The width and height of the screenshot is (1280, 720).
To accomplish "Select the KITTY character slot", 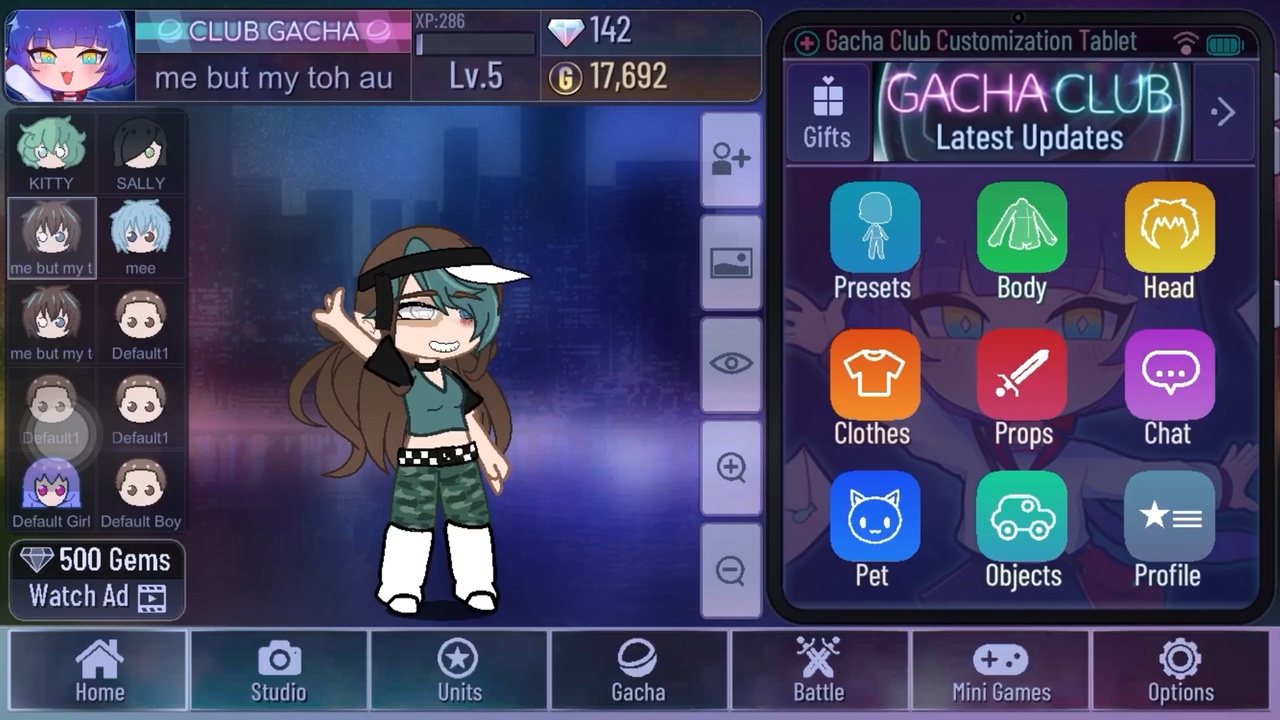I will tap(51, 152).
